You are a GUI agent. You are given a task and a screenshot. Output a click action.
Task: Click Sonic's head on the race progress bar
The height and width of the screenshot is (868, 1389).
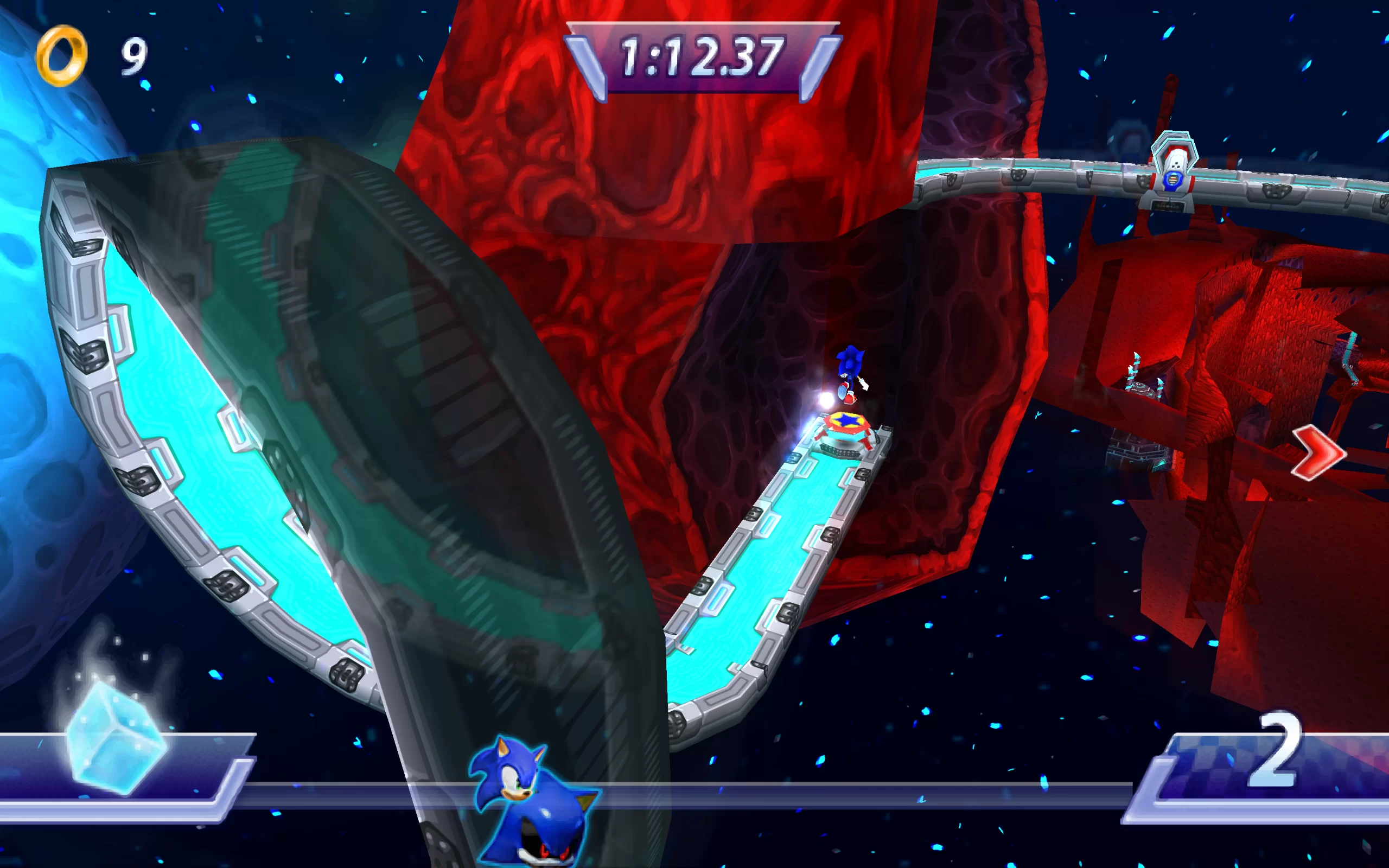pos(508,769)
